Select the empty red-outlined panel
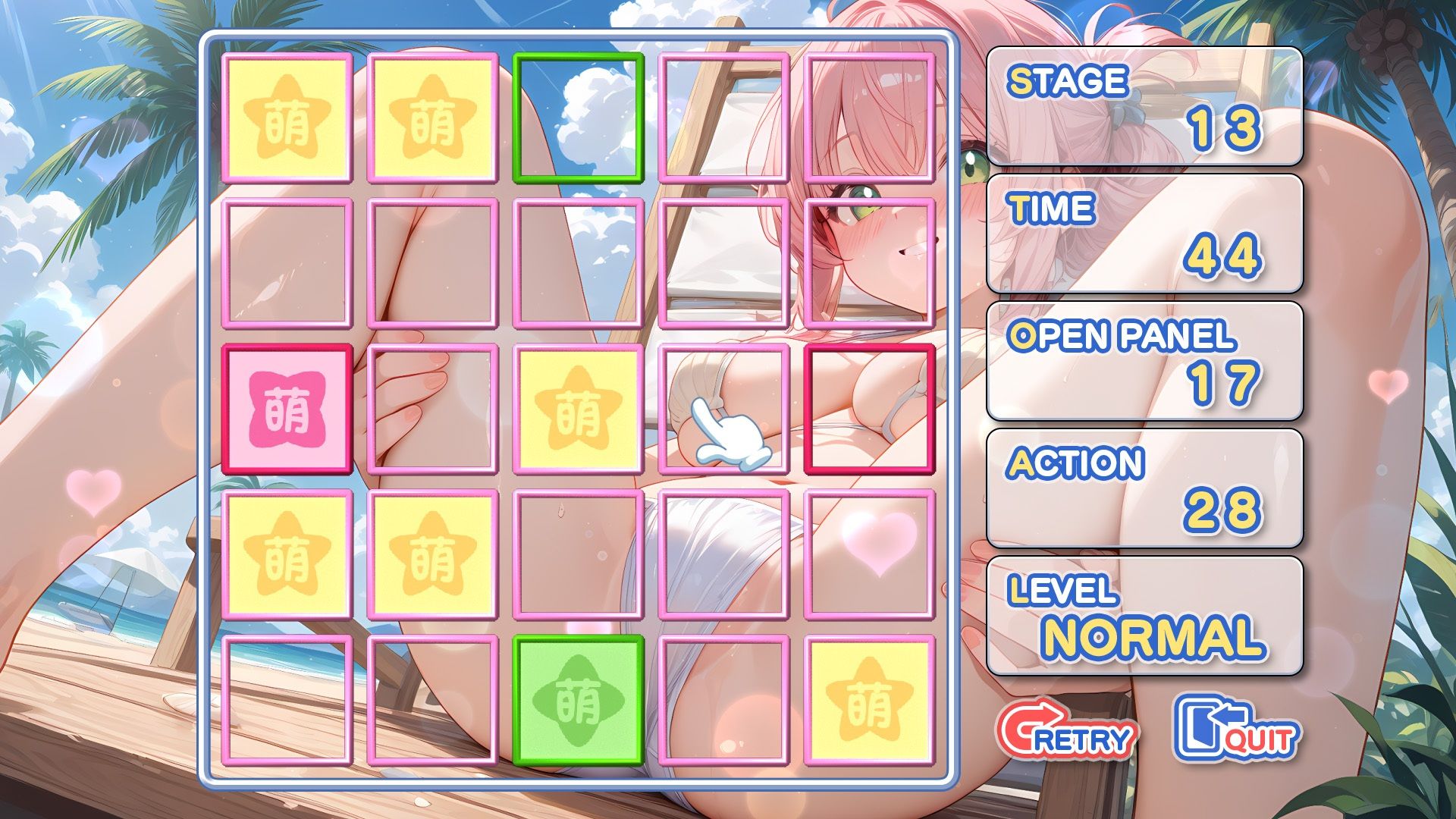 pos(869,409)
